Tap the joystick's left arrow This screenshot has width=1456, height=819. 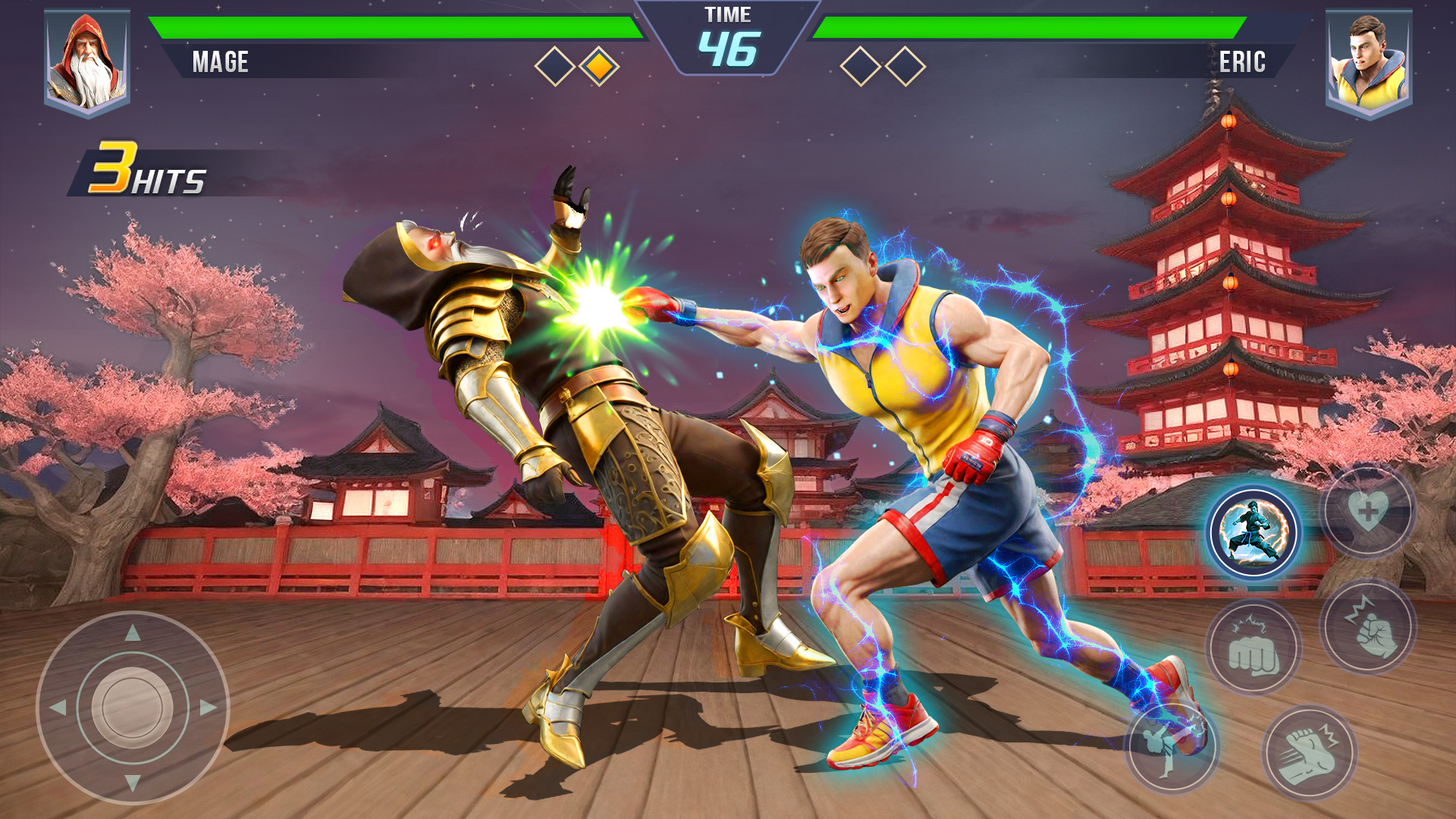coord(58,708)
